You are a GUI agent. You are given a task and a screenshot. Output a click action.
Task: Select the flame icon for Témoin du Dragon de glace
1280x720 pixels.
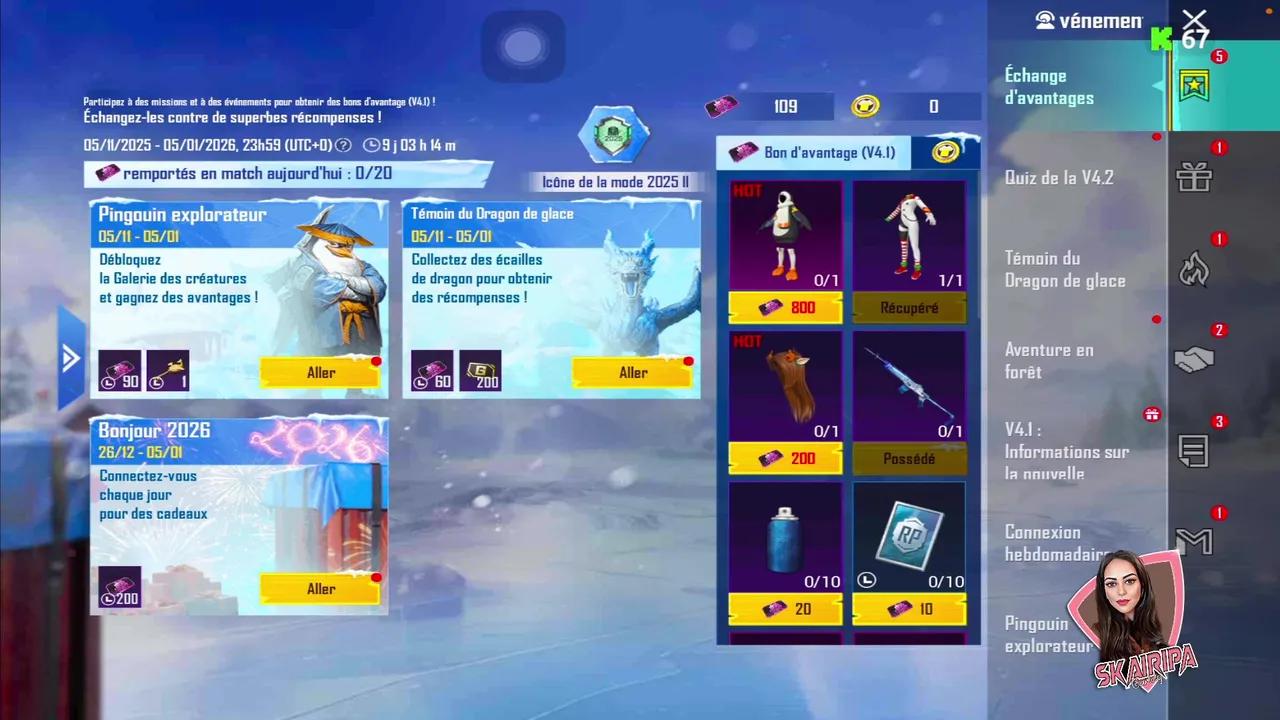pyautogui.click(x=1194, y=270)
